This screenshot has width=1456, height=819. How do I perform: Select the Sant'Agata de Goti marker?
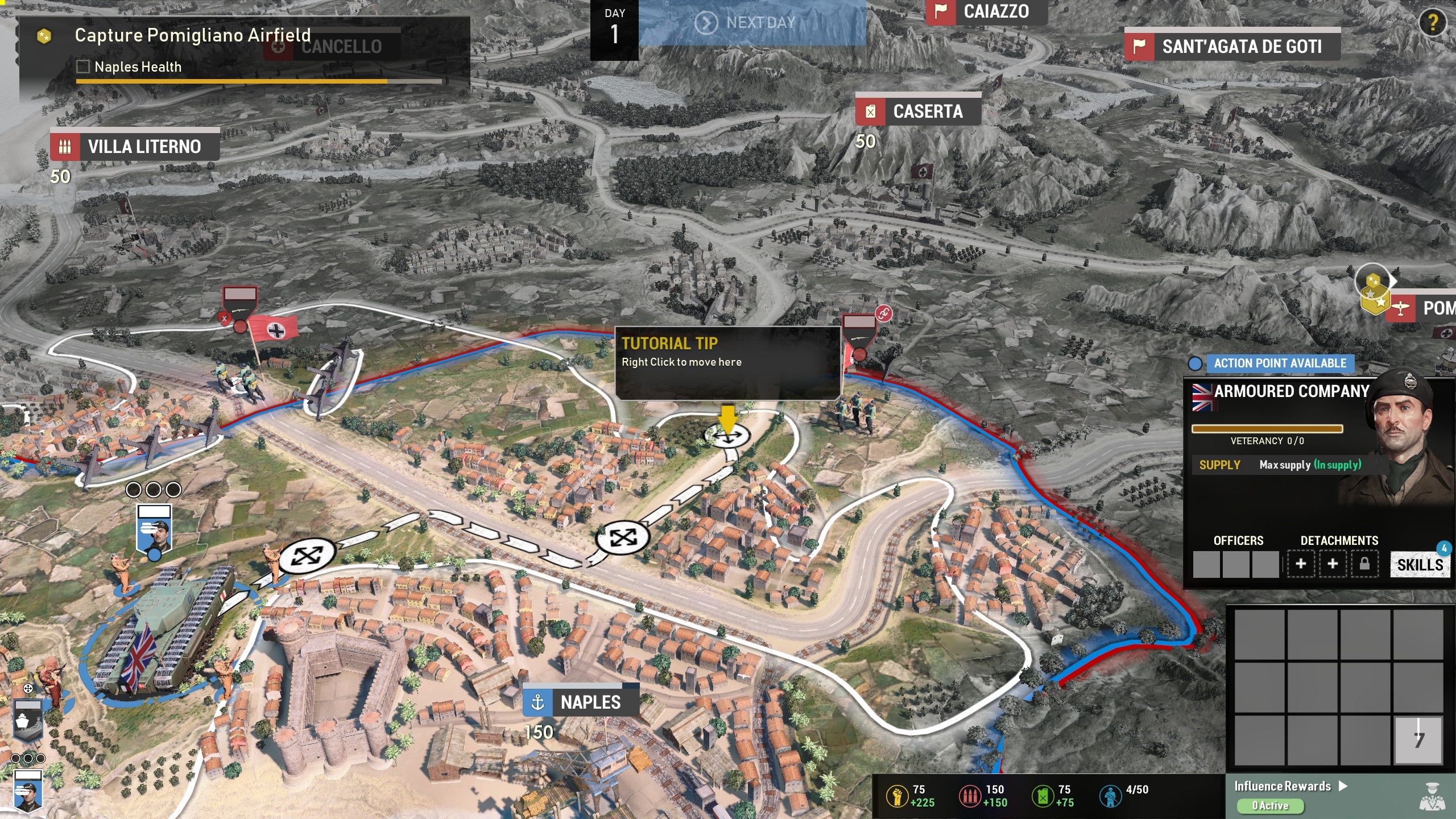tap(1232, 47)
